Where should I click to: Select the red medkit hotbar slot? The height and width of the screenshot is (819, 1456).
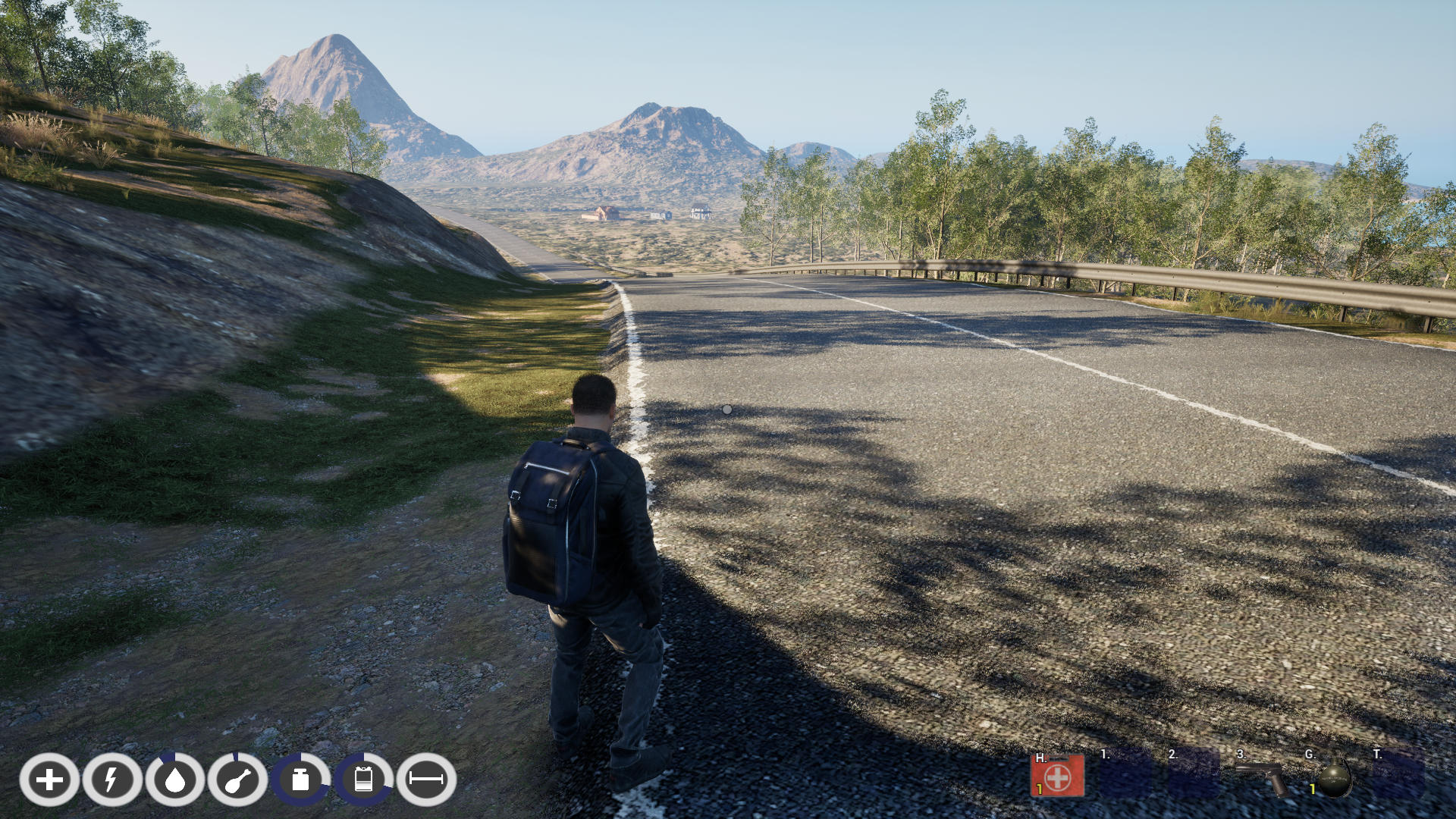coord(1057,776)
